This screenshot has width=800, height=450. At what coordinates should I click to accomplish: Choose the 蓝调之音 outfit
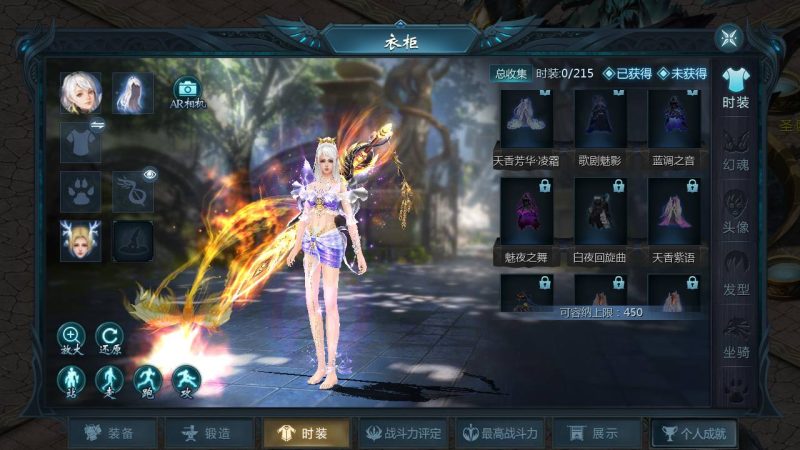(673, 125)
